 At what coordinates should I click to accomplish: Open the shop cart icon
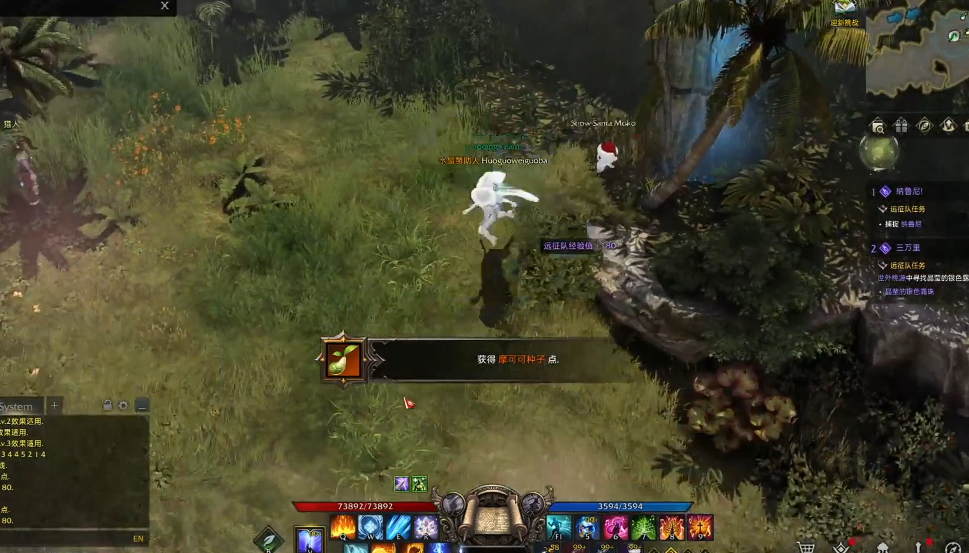805,546
